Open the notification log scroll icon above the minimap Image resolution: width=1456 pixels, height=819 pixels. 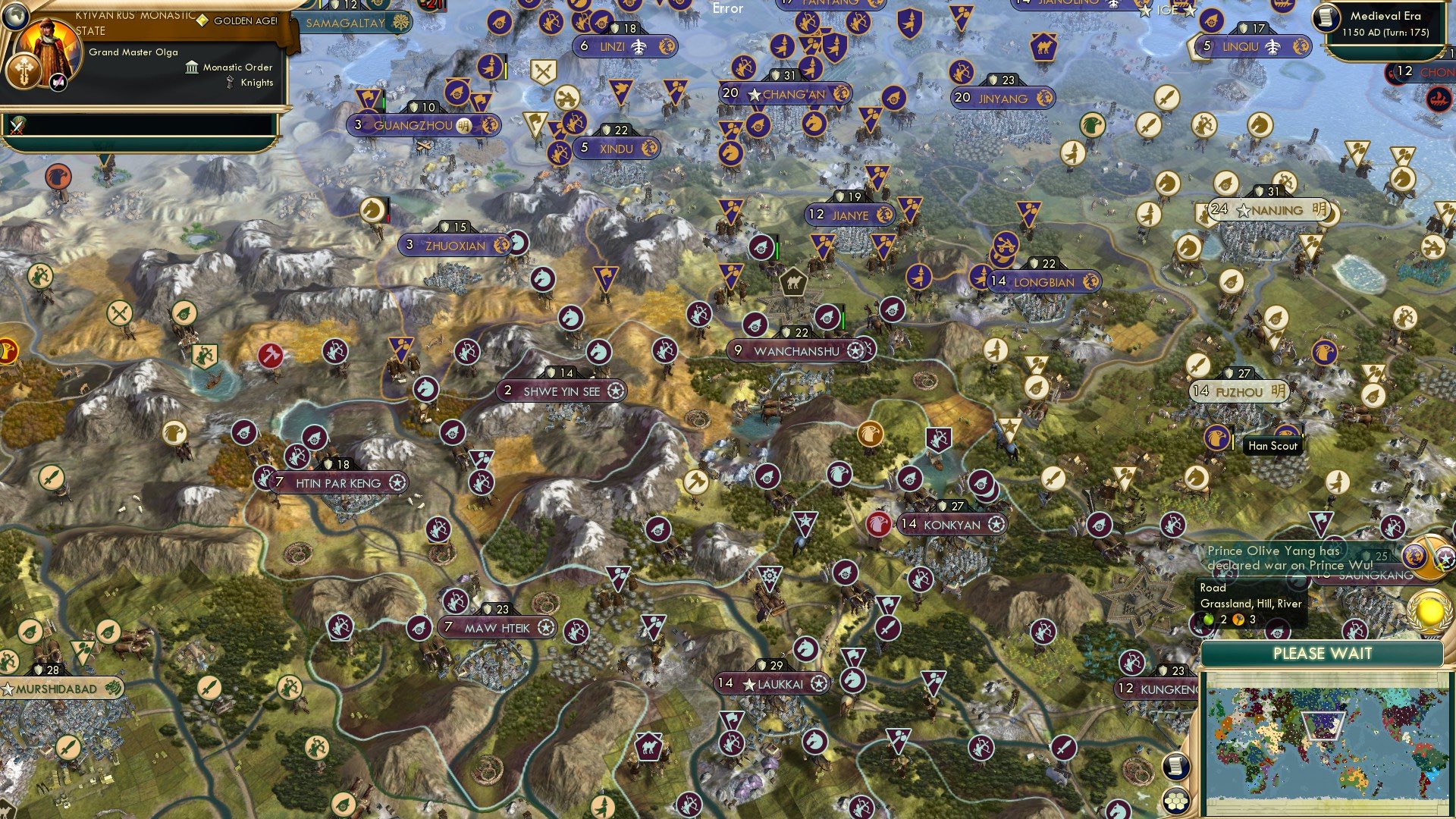pos(1175,766)
